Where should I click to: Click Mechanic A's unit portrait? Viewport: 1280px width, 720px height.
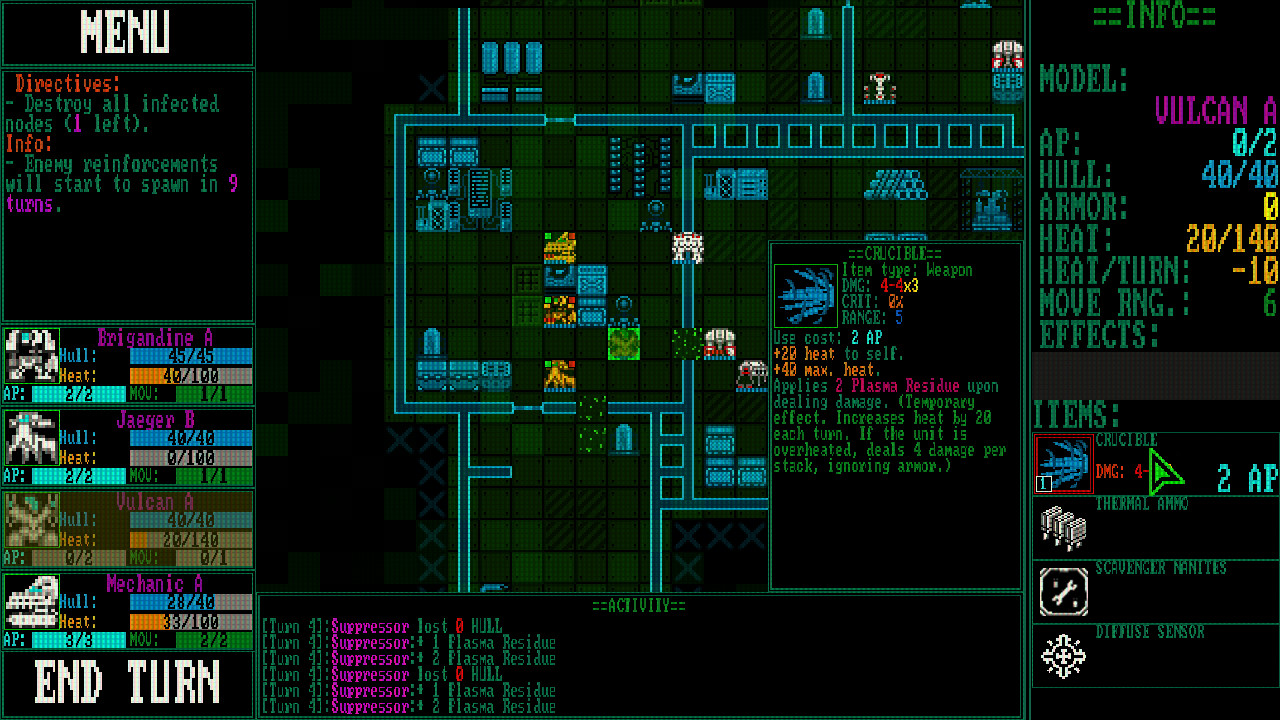[x=30, y=600]
